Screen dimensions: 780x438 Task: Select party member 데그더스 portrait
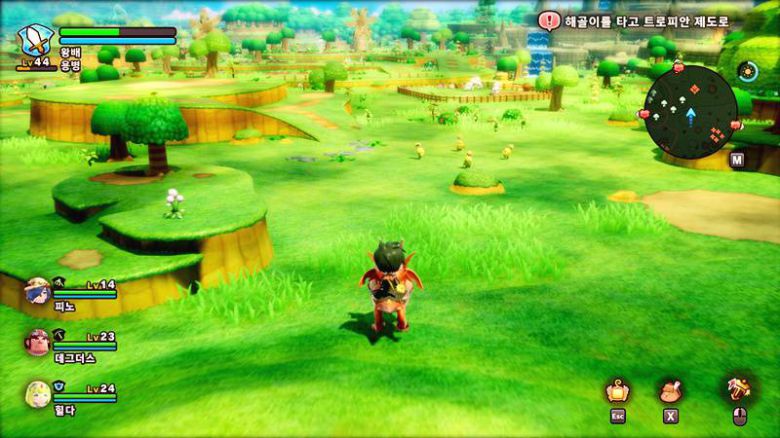tap(38, 343)
